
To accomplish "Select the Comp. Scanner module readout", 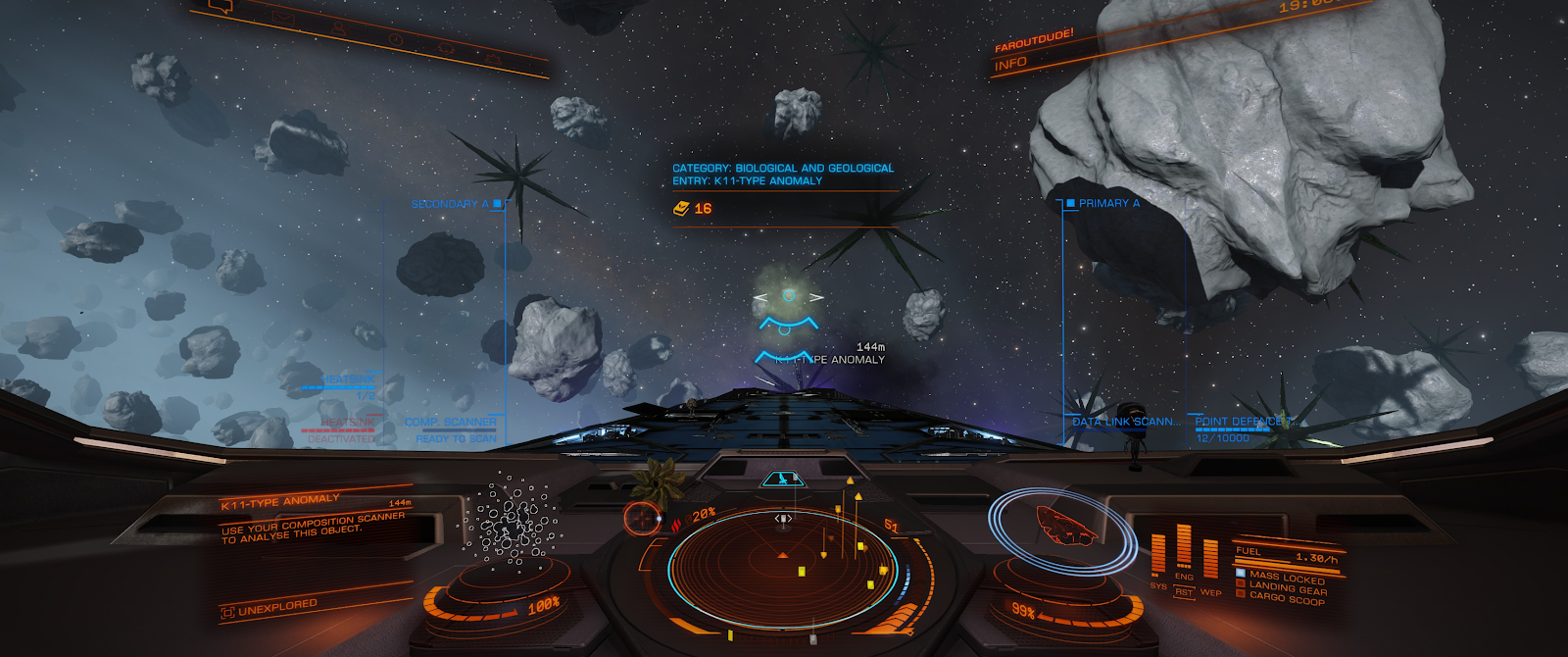I will [x=451, y=423].
